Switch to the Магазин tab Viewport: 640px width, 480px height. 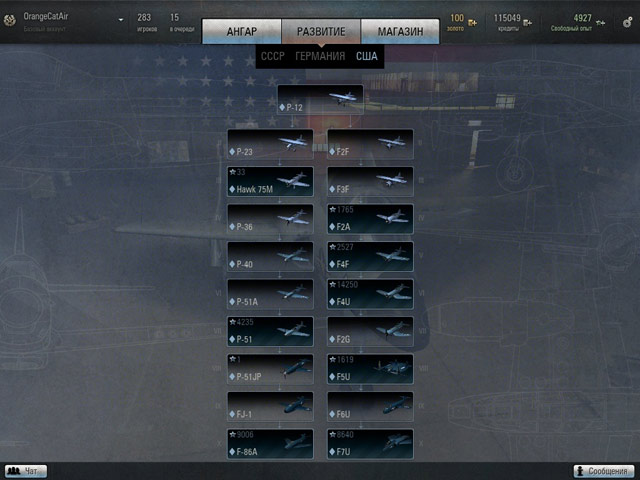(x=400, y=32)
